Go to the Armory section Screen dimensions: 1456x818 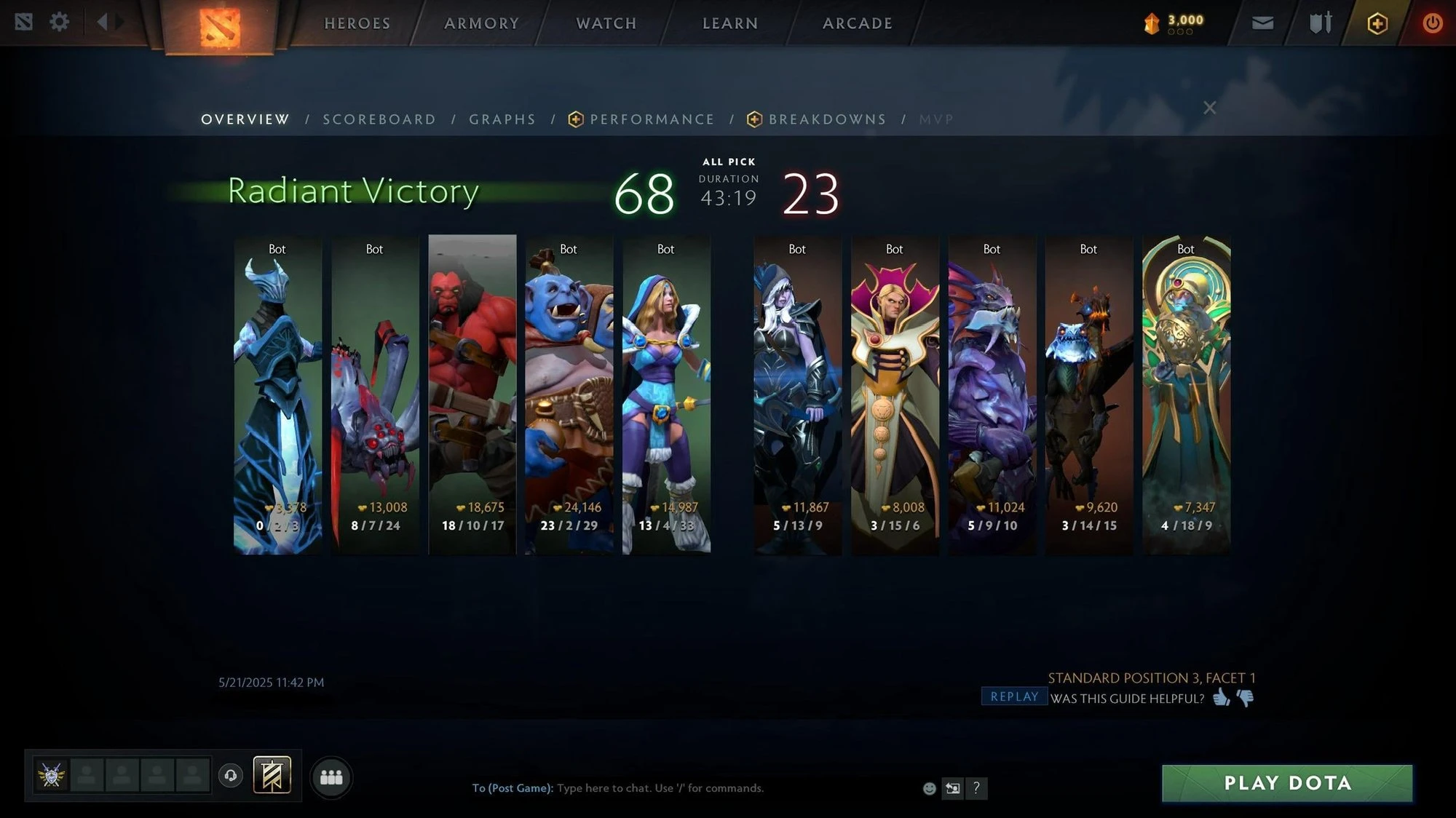(x=481, y=23)
